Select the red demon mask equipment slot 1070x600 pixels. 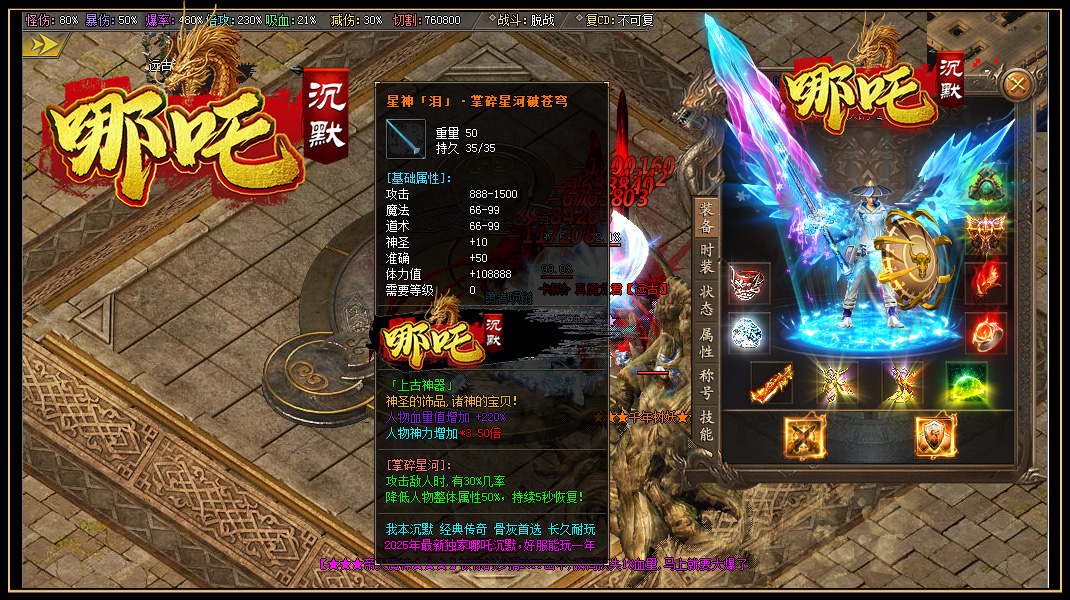(749, 284)
